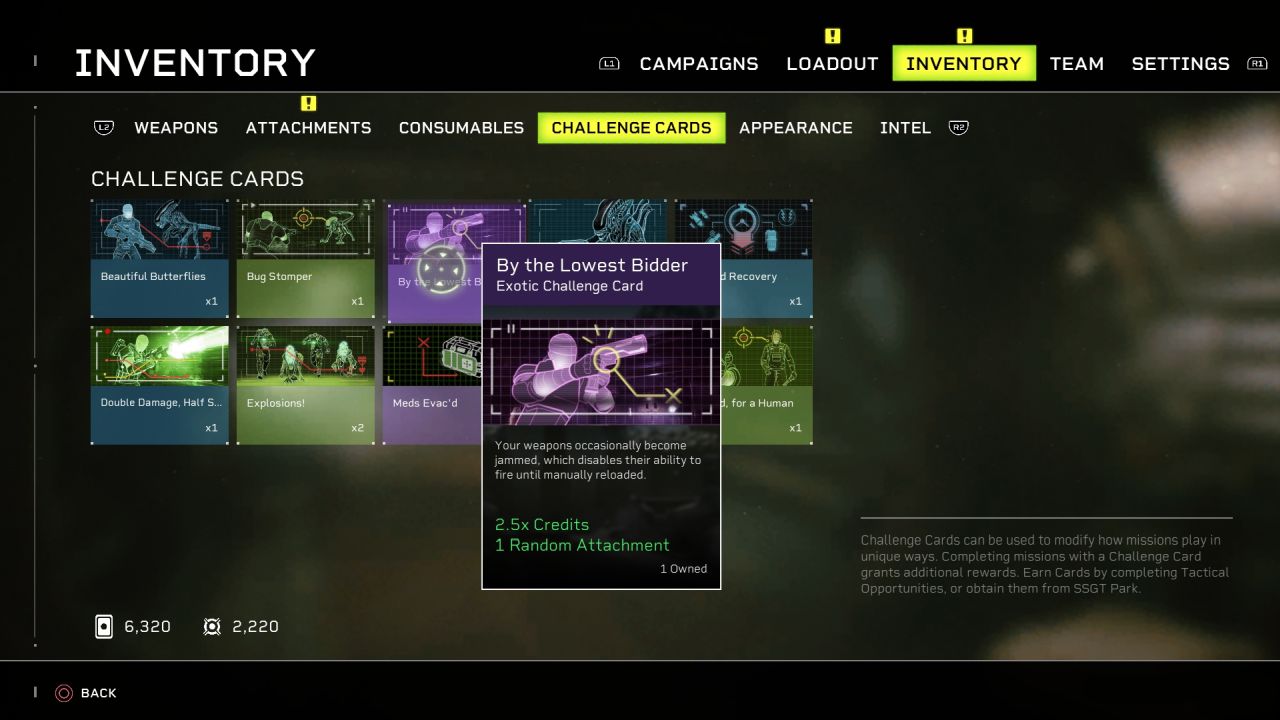Click the notification badge above LOADOUT
1280x720 pixels.
tap(832, 34)
